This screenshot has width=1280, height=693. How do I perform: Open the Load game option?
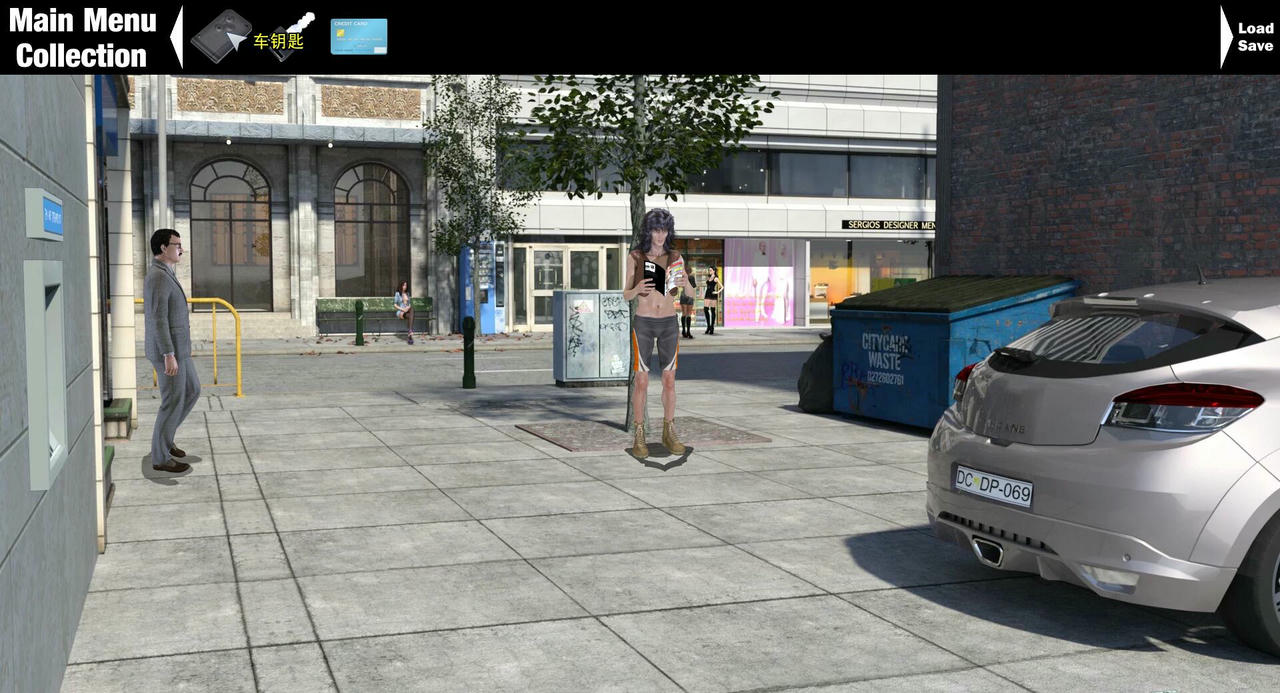tap(1256, 28)
